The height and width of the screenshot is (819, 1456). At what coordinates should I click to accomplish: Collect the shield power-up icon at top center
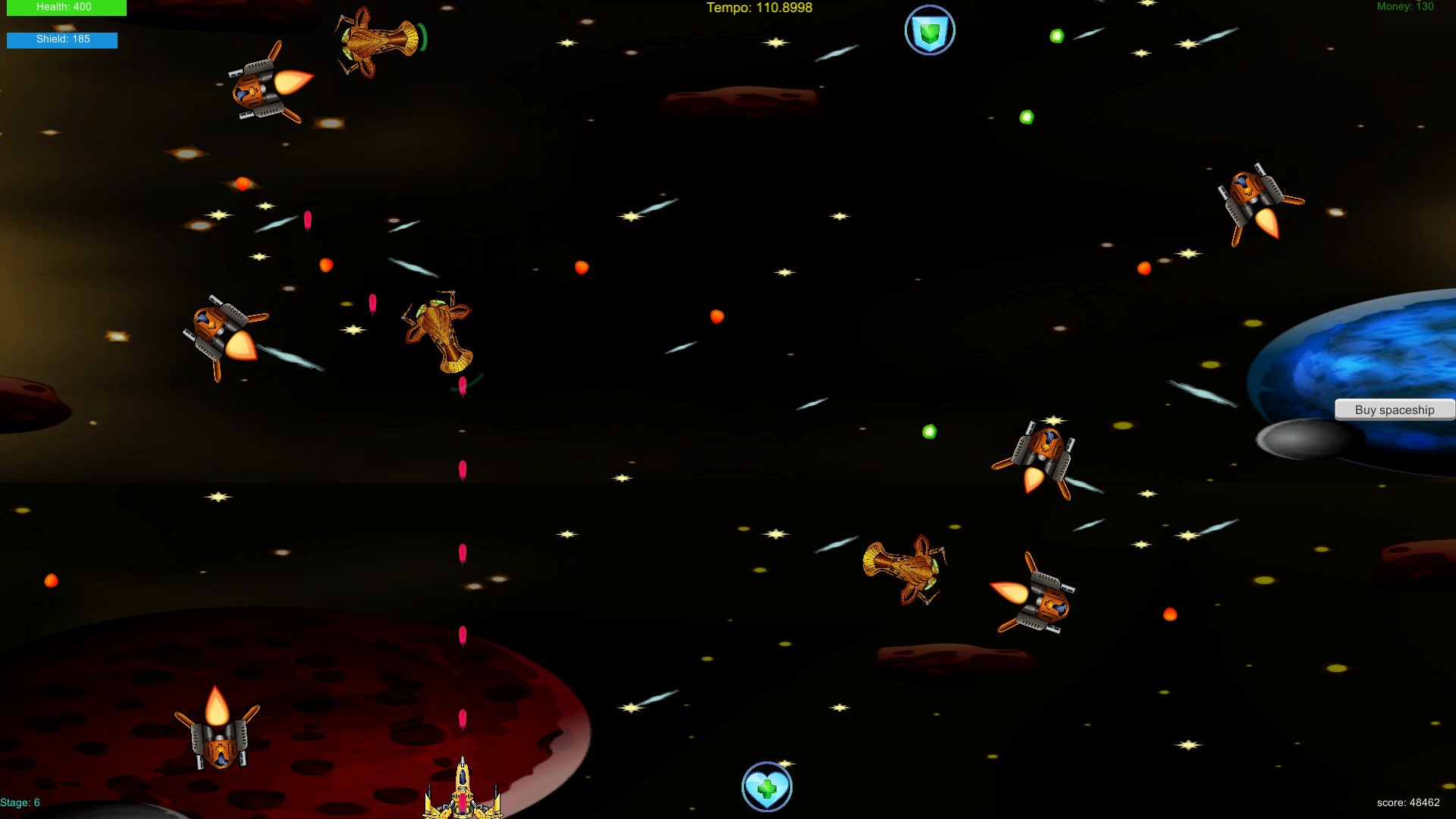tap(929, 30)
